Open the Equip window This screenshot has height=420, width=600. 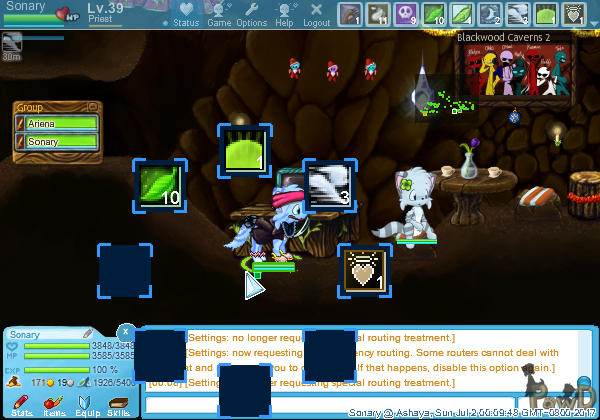coord(86,405)
